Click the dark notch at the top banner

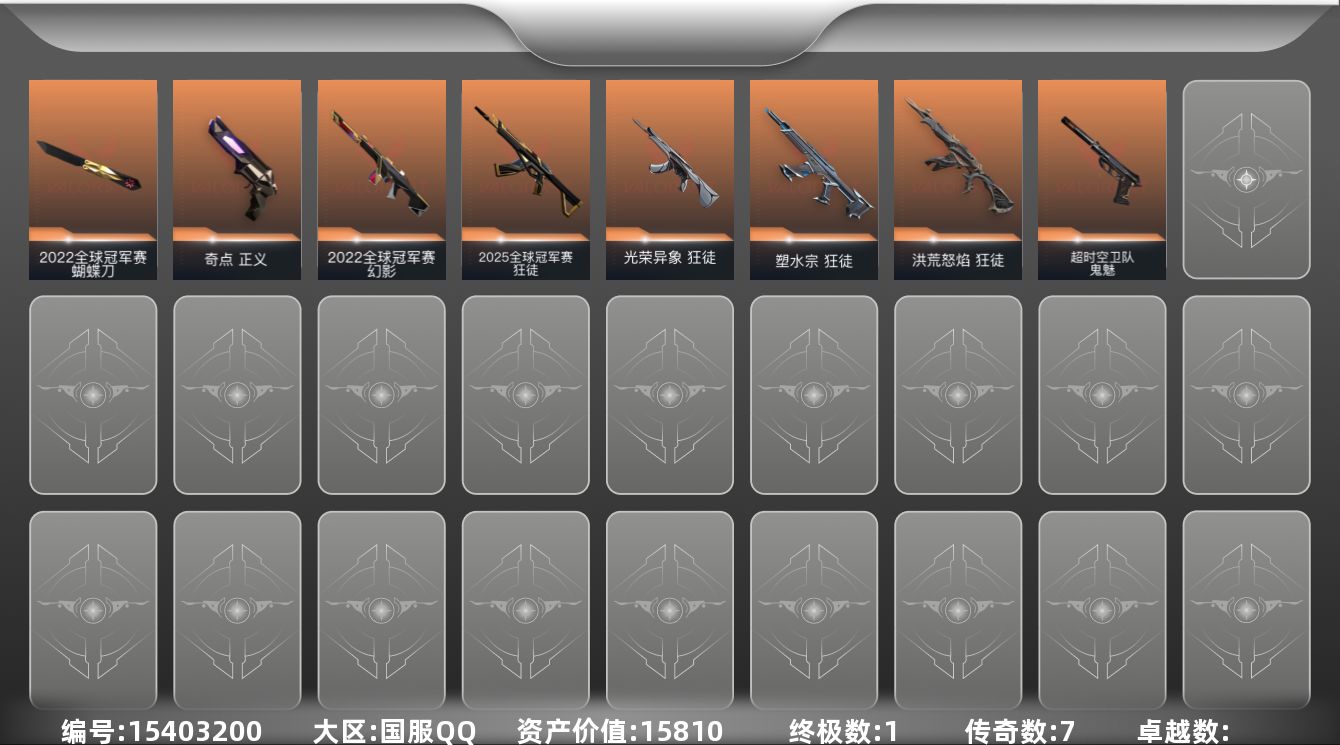(670, 30)
